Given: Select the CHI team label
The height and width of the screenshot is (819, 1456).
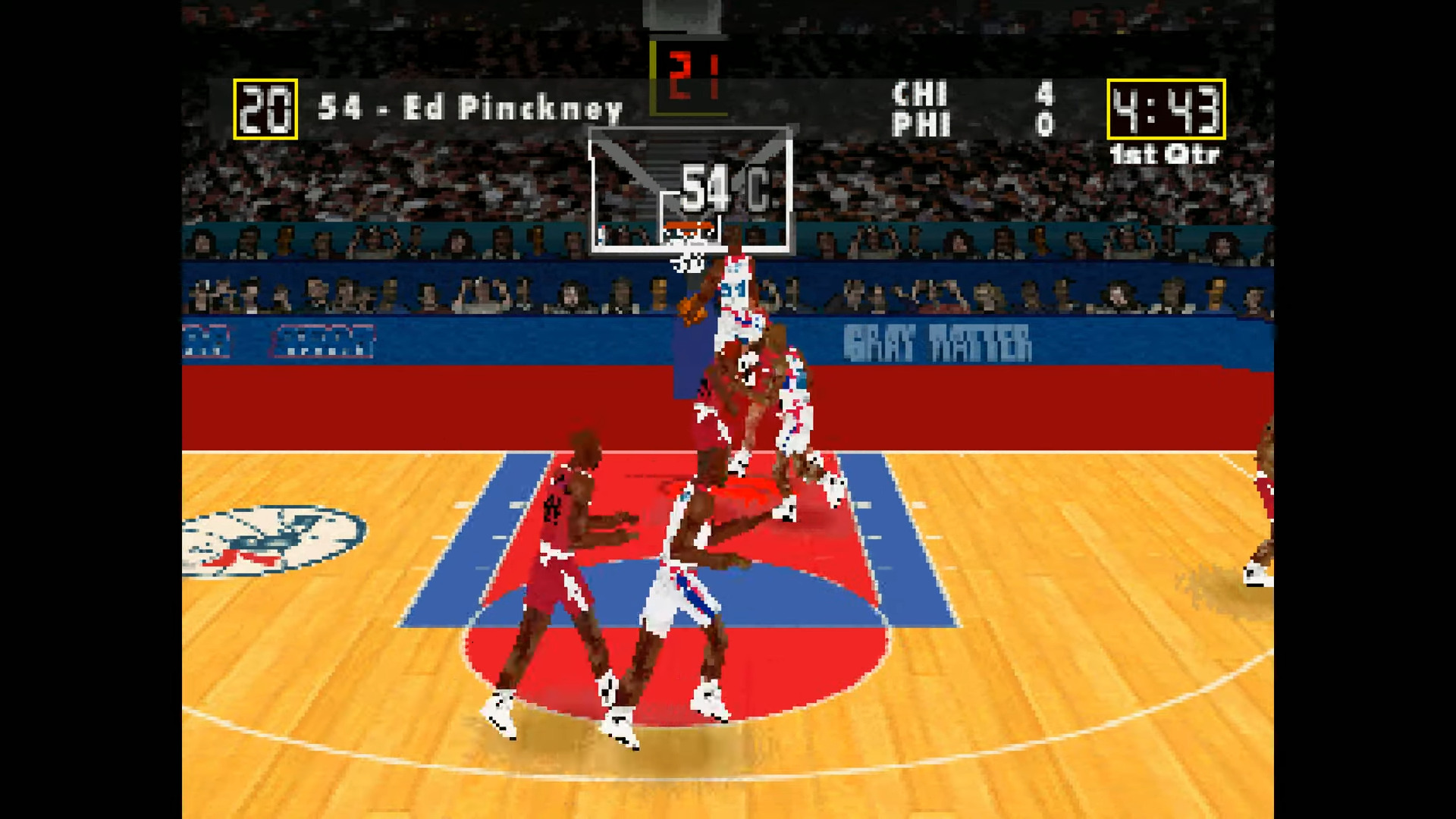Looking at the screenshot, I should (x=919, y=95).
